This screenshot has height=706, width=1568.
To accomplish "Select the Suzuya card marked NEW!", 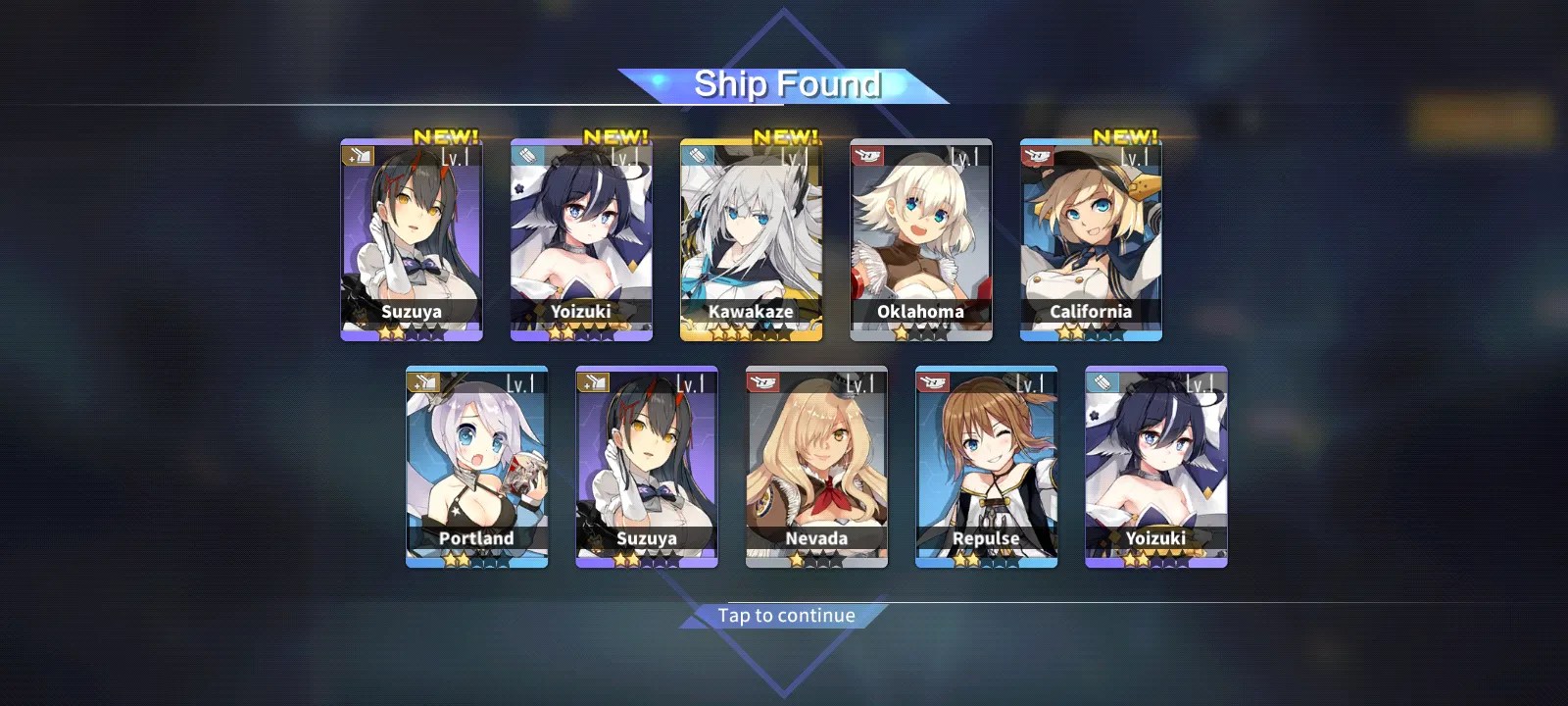I will pyautogui.click(x=412, y=240).
